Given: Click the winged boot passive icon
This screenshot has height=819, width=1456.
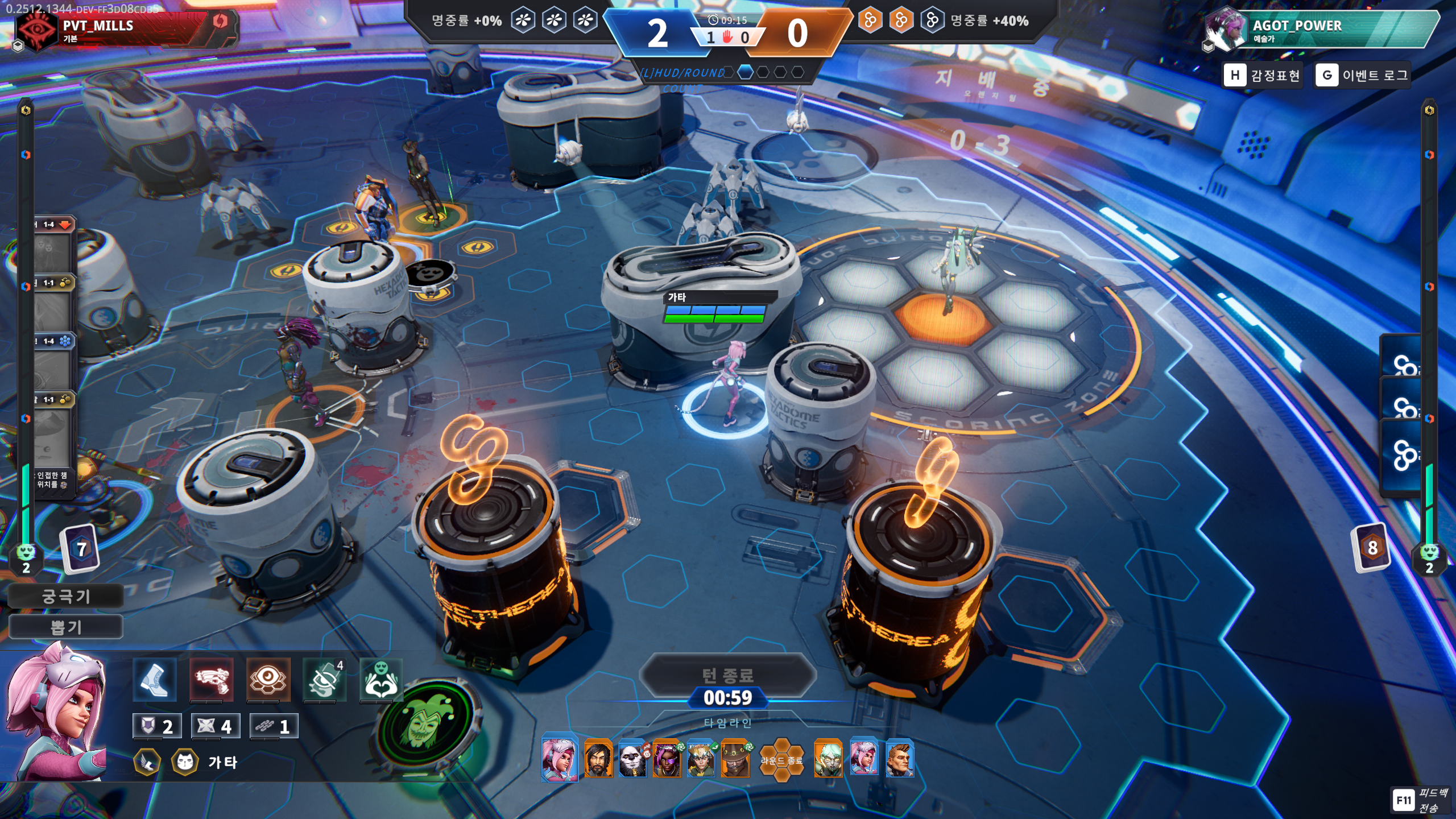Looking at the screenshot, I should [x=147, y=762].
